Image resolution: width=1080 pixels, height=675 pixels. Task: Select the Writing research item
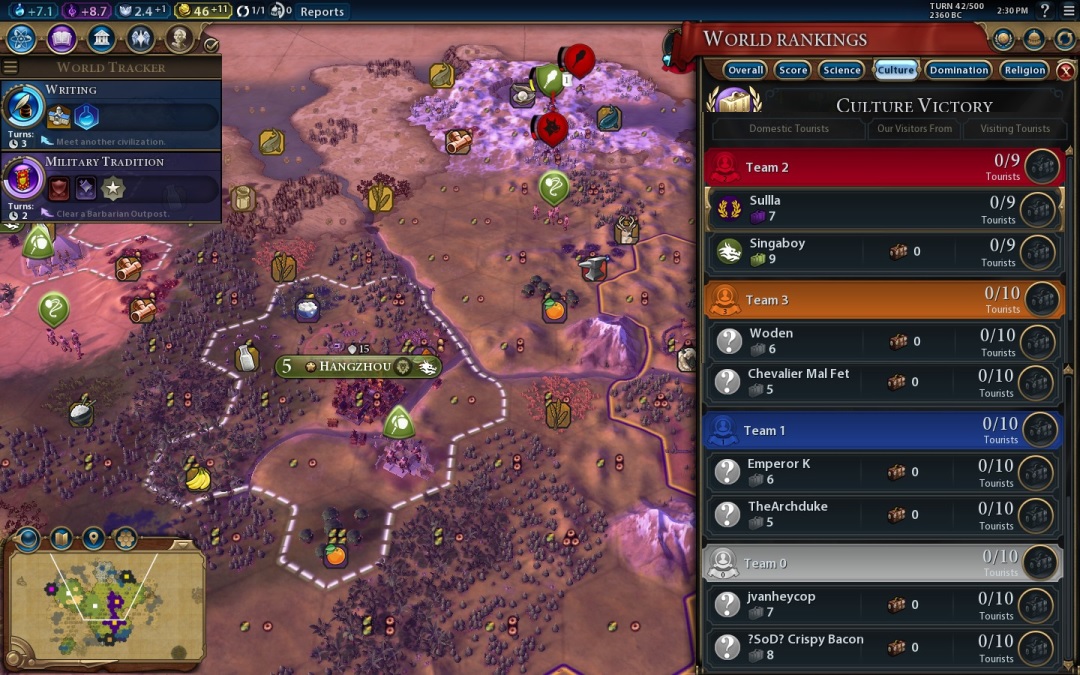pos(110,114)
